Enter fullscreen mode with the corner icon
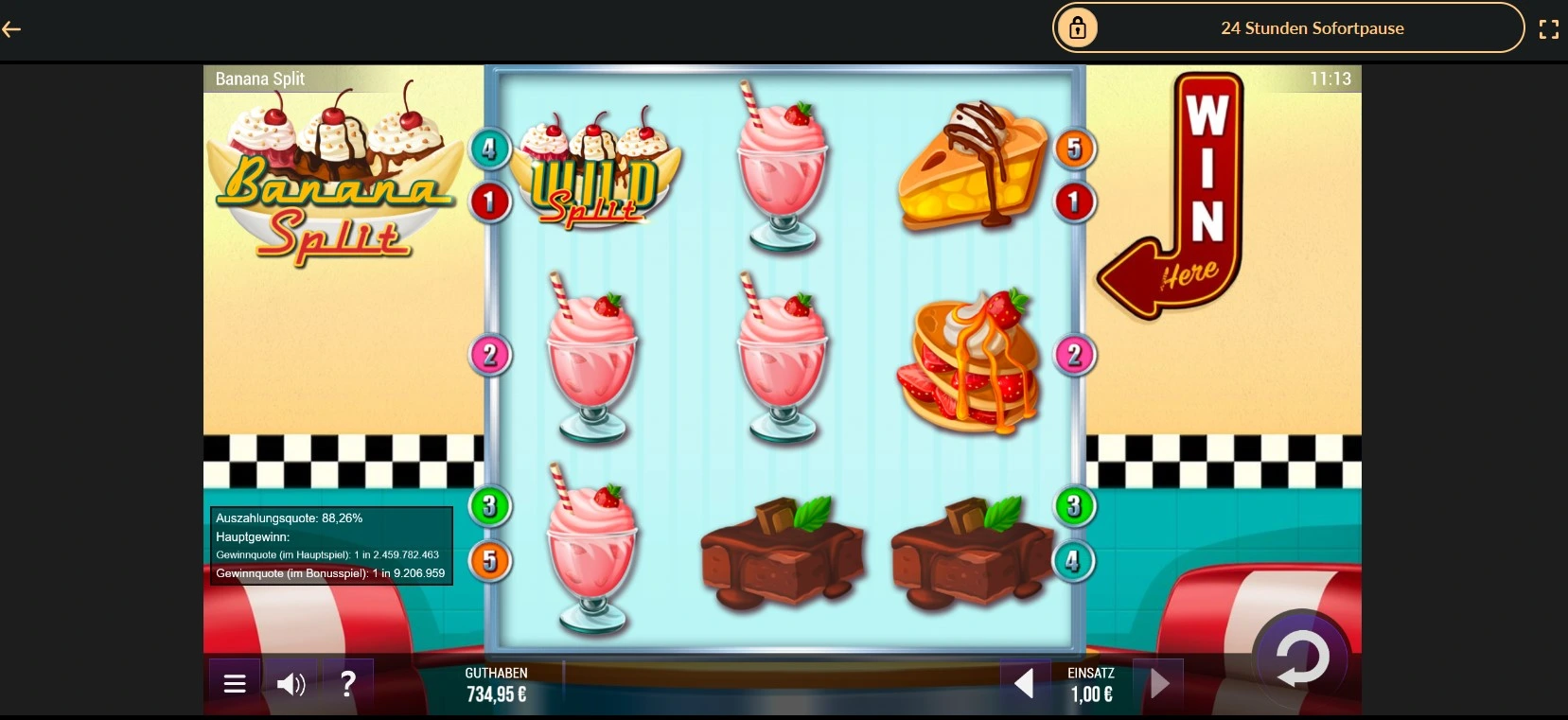 (1550, 28)
